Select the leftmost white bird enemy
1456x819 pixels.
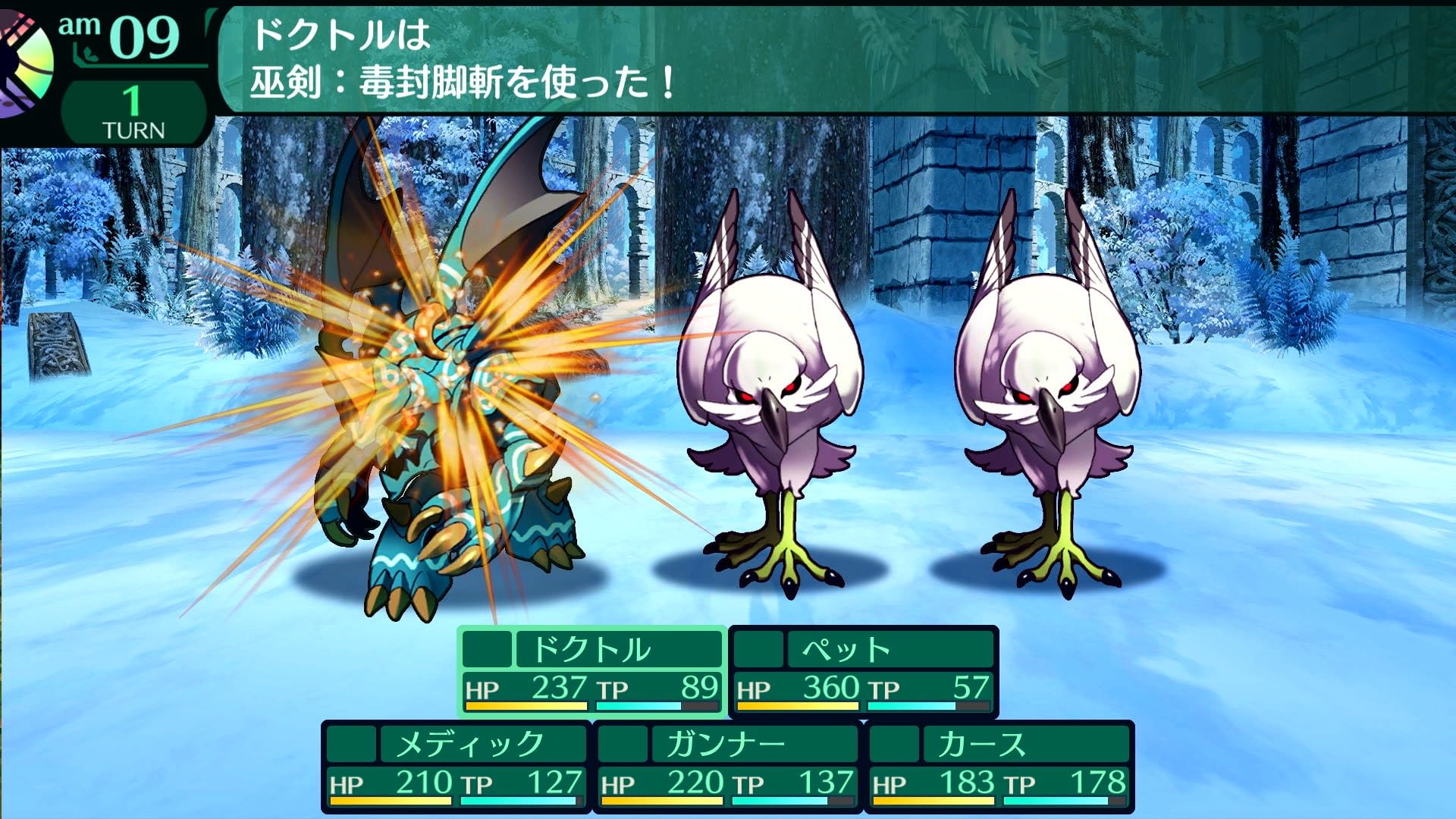[773, 379]
